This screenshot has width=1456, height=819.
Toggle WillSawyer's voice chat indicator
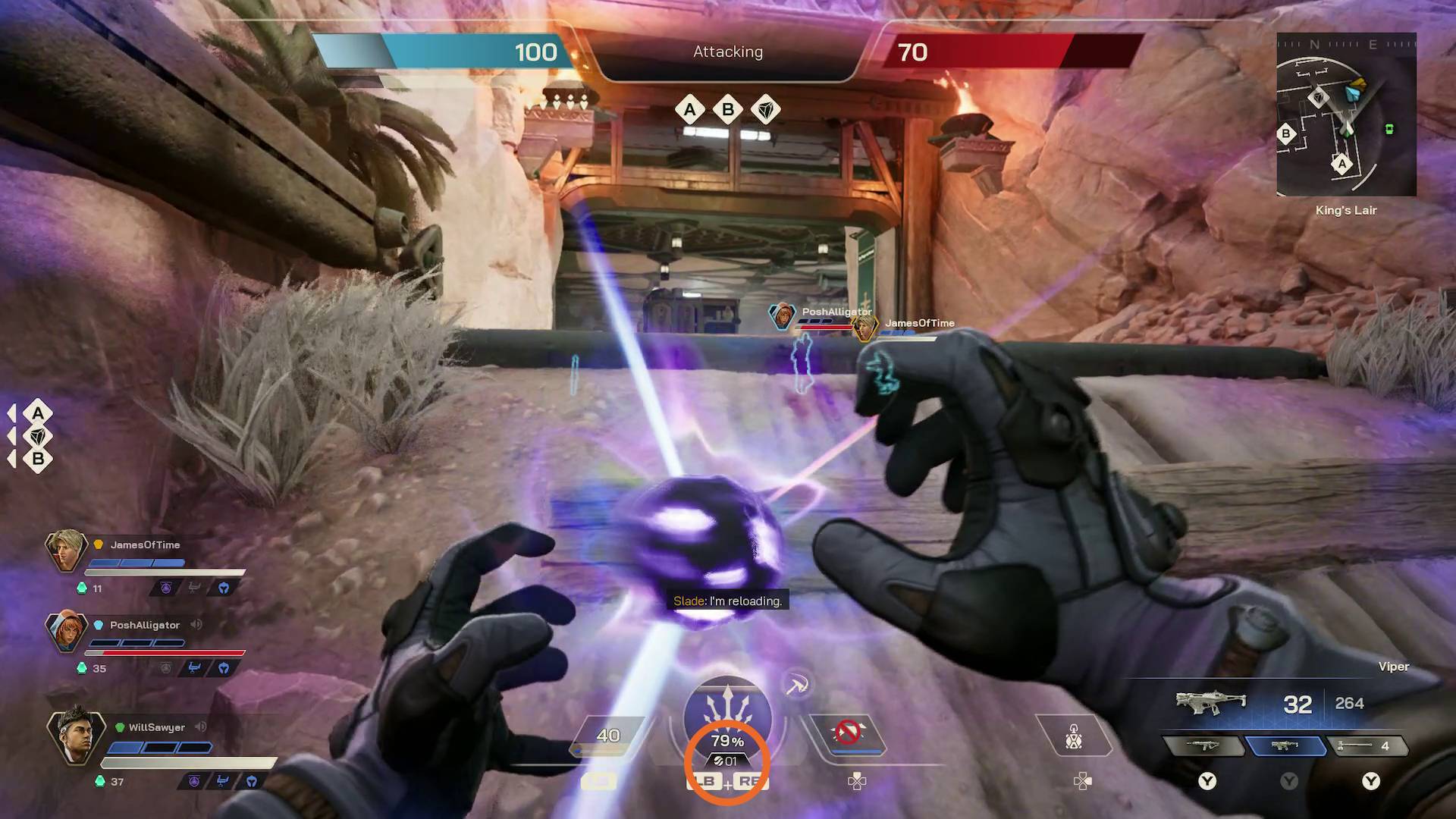[x=201, y=726]
